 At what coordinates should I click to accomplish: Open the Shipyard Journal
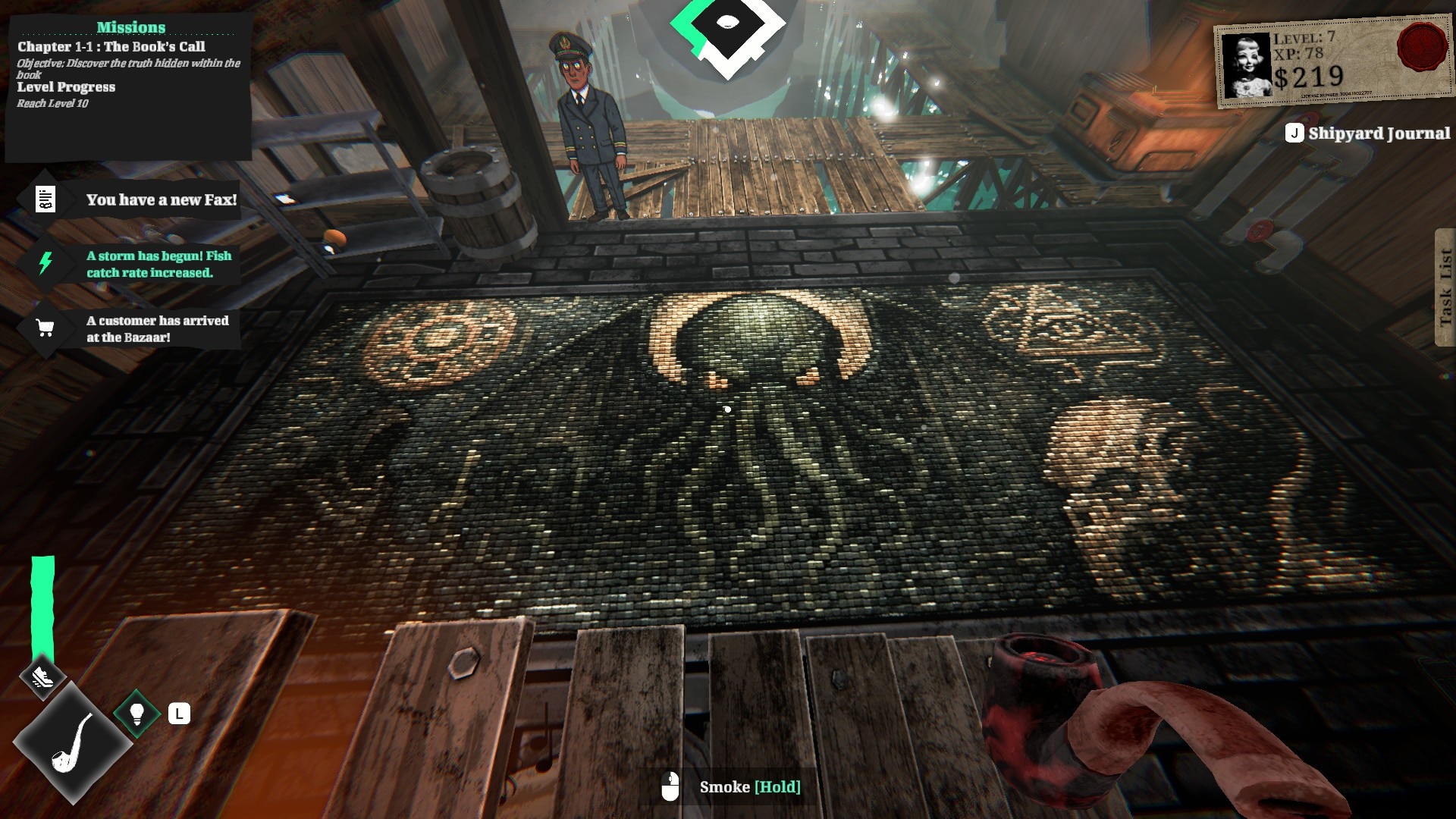(x=1367, y=133)
